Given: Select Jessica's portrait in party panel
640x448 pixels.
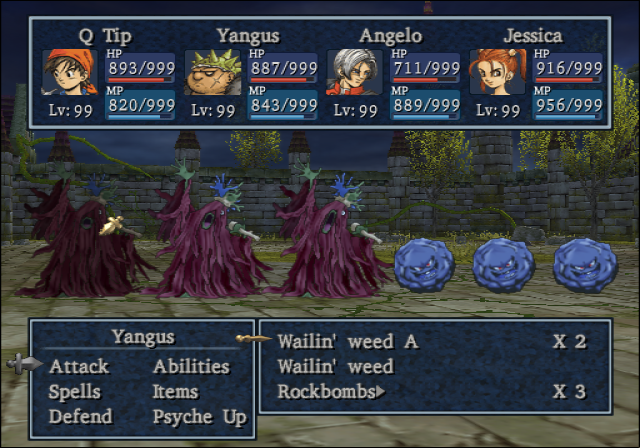Looking at the screenshot, I should [497, 72].
